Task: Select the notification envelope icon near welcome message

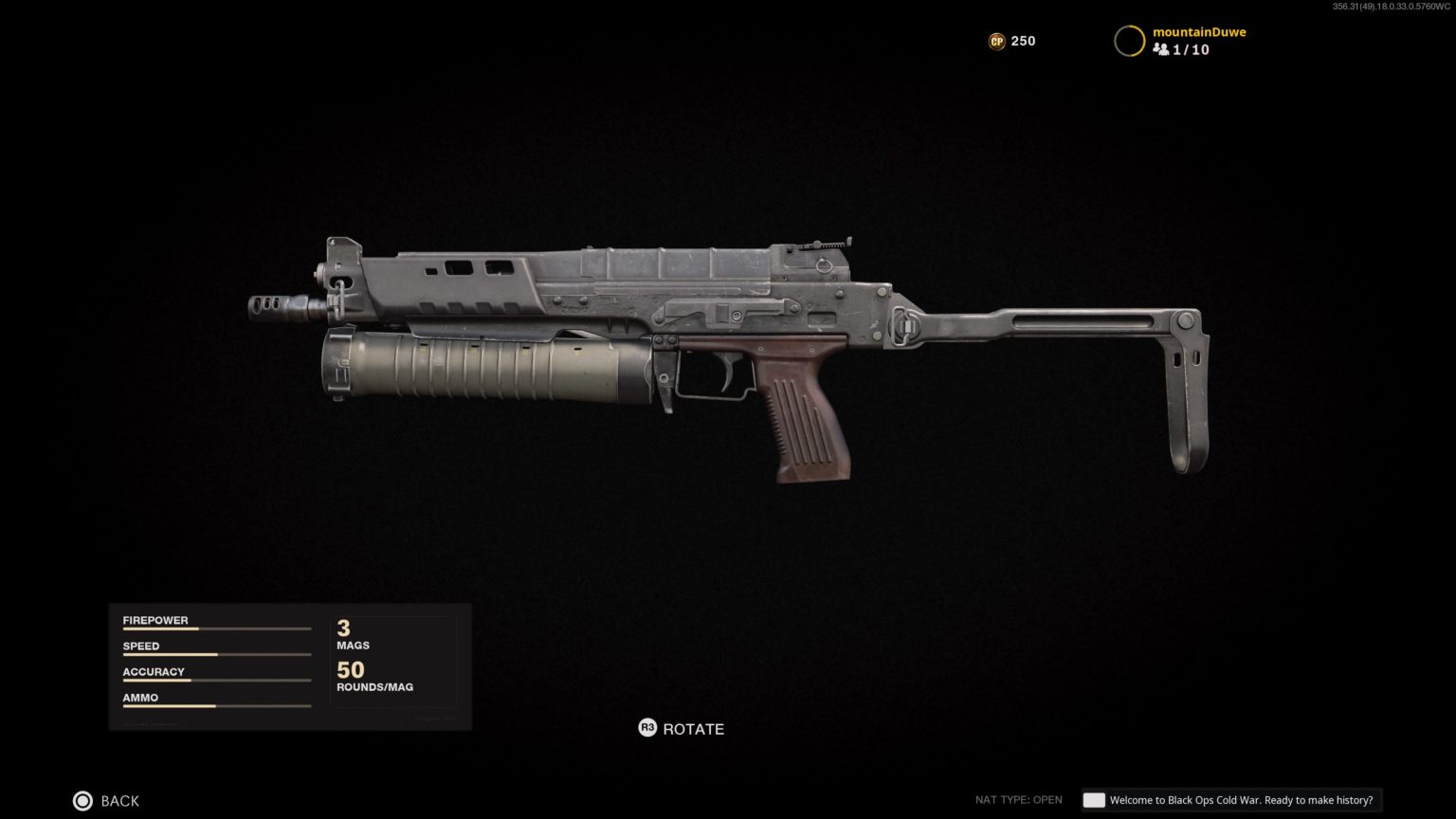Action: click(x=1094, y=799)
